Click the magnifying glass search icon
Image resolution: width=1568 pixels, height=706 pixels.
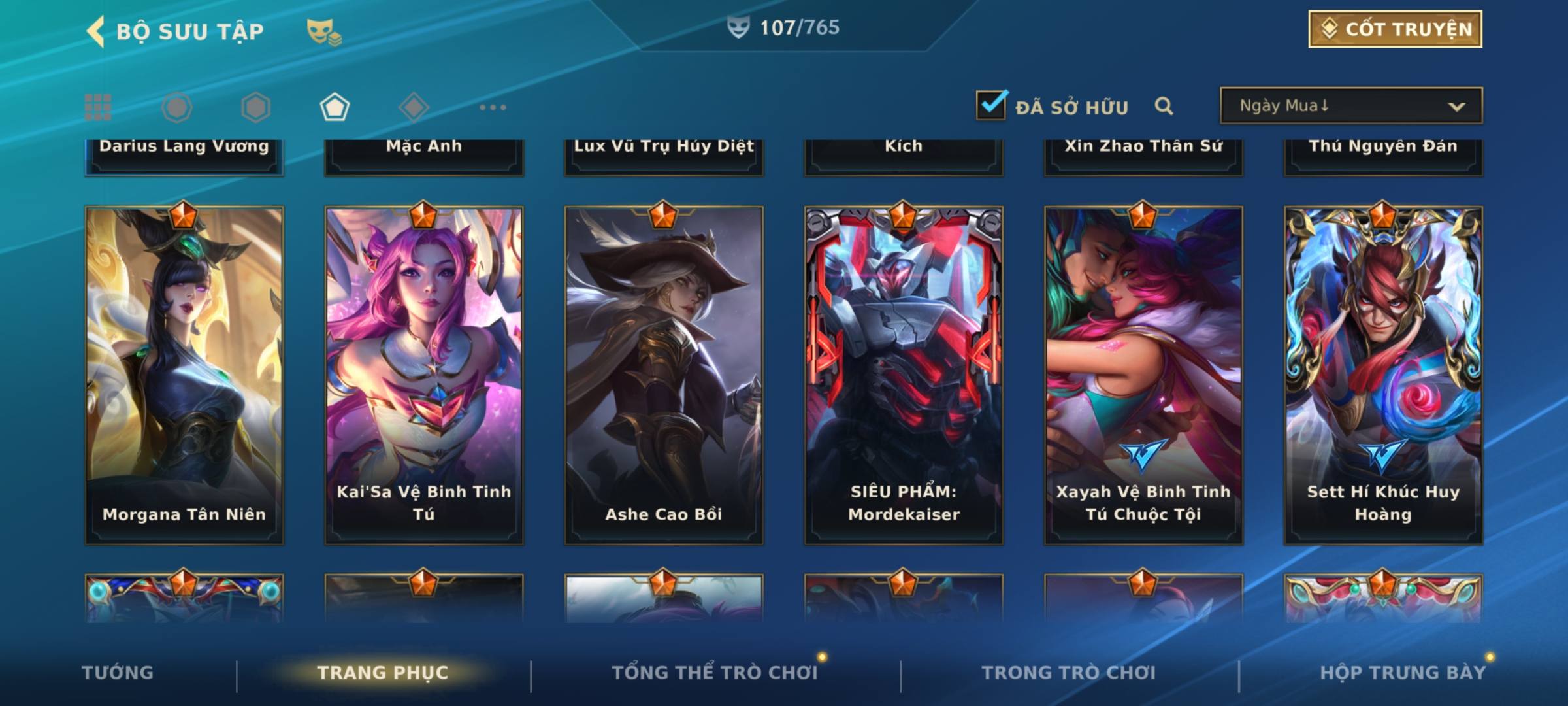tap(1164, 106)
